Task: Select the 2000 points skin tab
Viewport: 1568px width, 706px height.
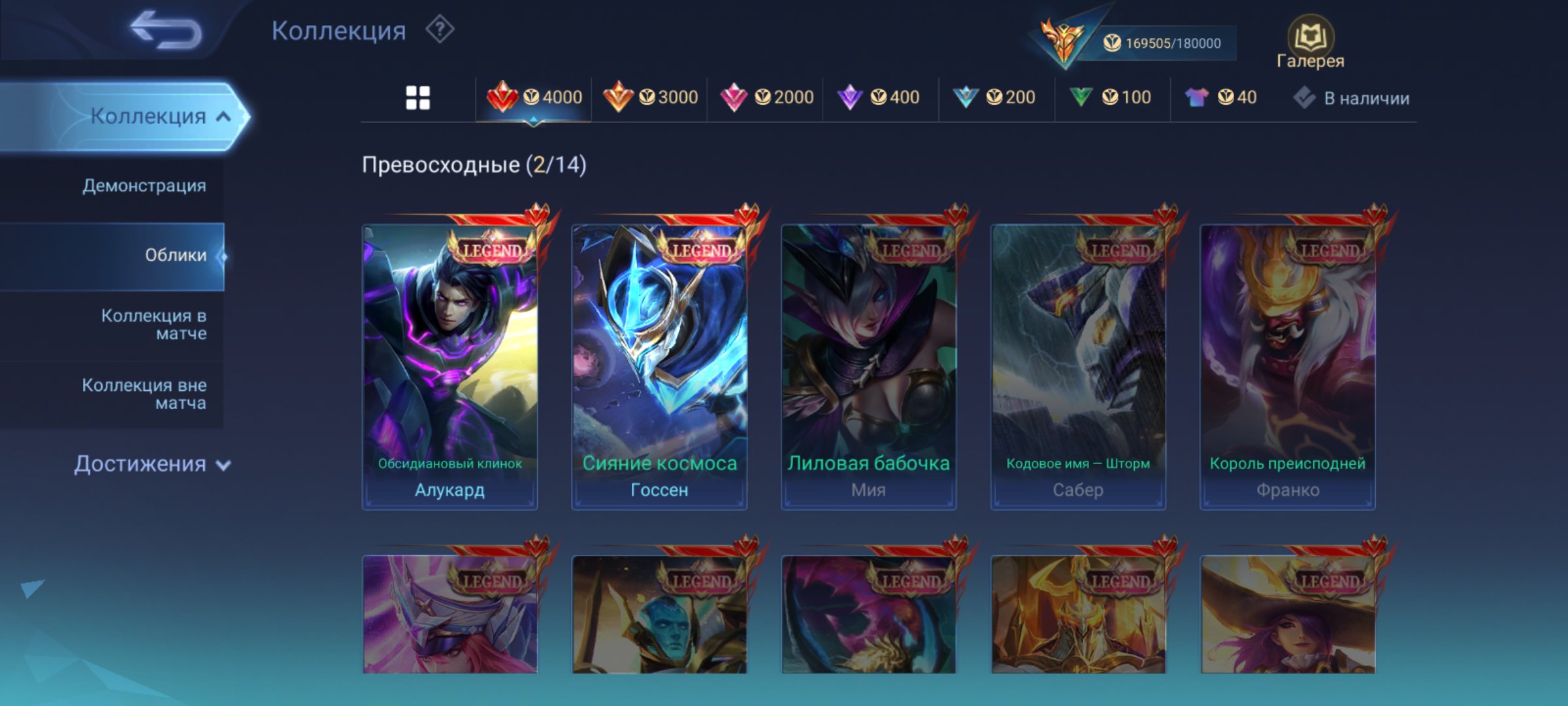Action: coord(766,97)
